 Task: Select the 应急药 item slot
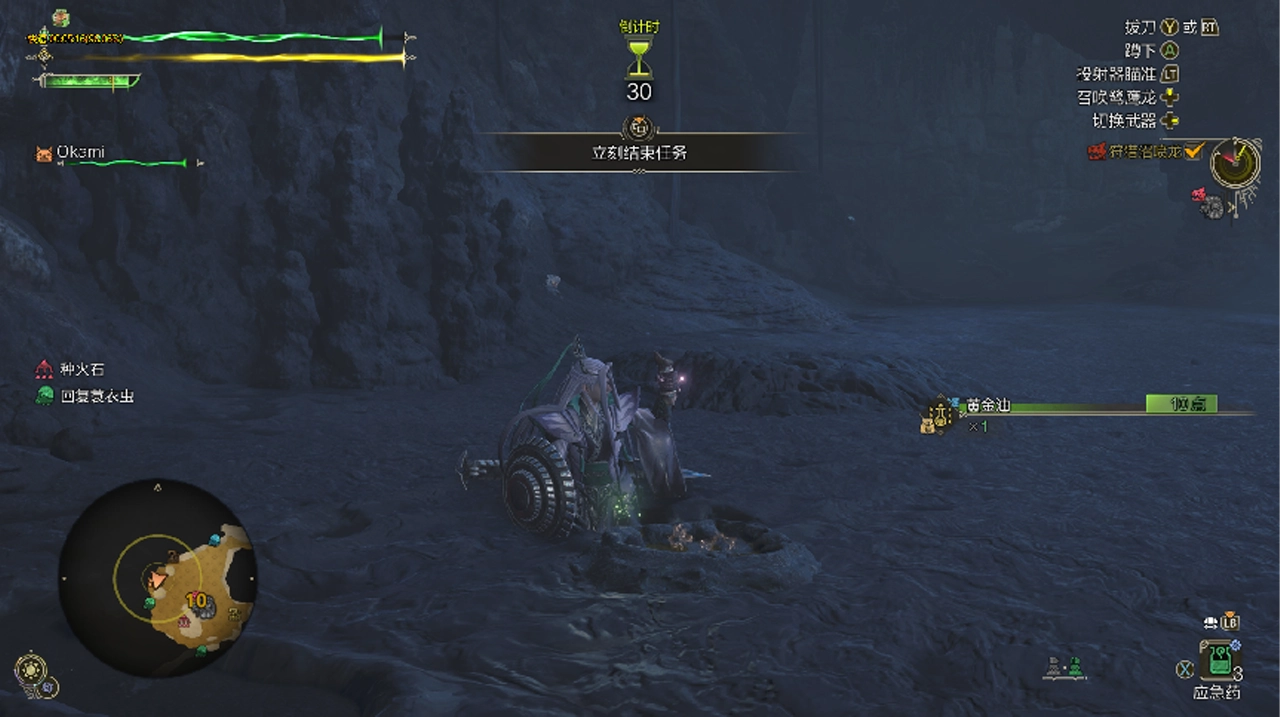tap(1217, 661)
